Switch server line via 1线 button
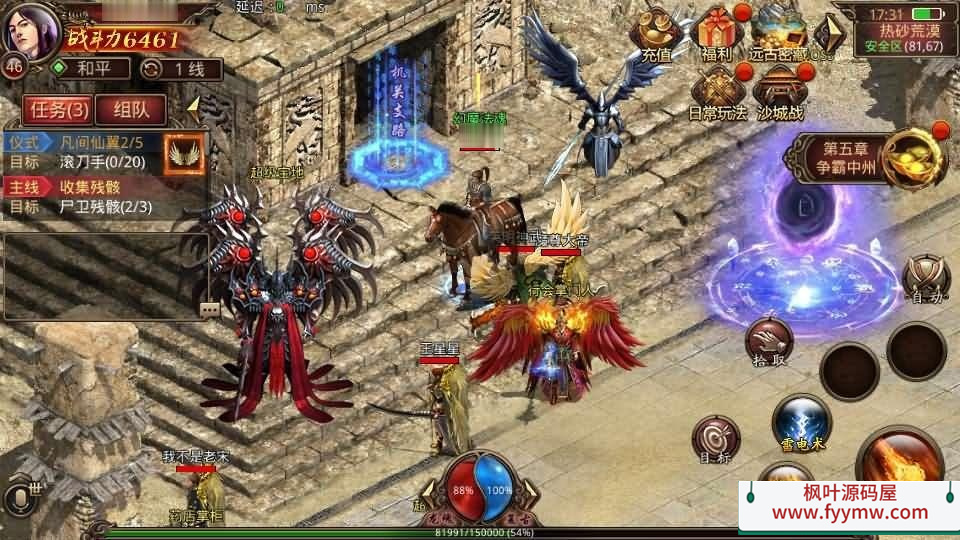The width and height of the screenshot is (960, 540). (182, 69)
